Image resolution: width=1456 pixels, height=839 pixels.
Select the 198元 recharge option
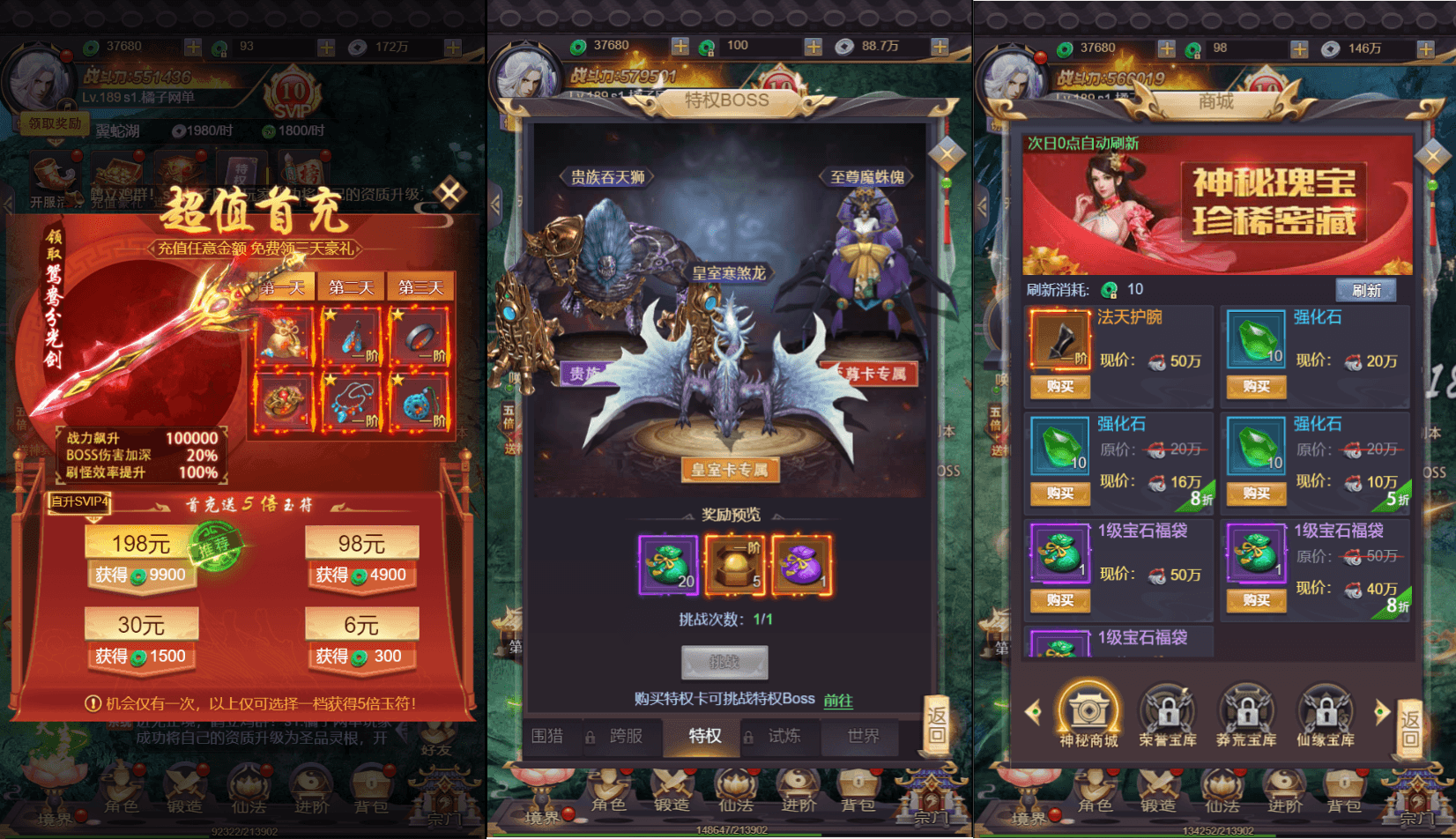[141, 544]
